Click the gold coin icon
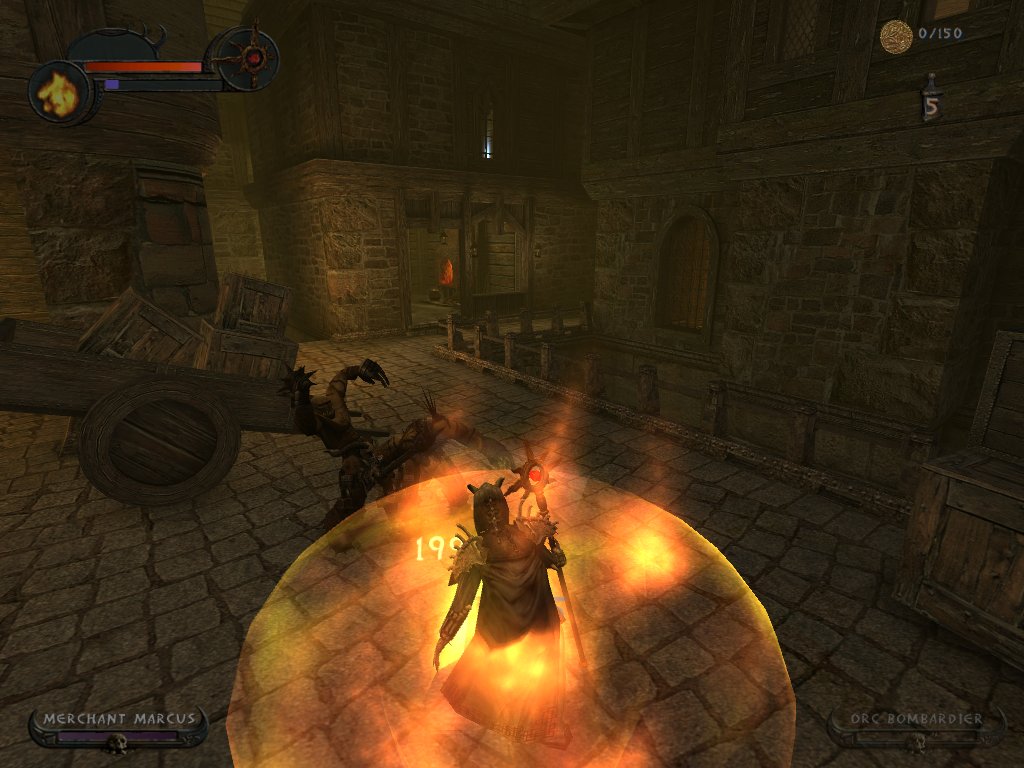This screenshot has width=1024, height=768. (895, 36)
